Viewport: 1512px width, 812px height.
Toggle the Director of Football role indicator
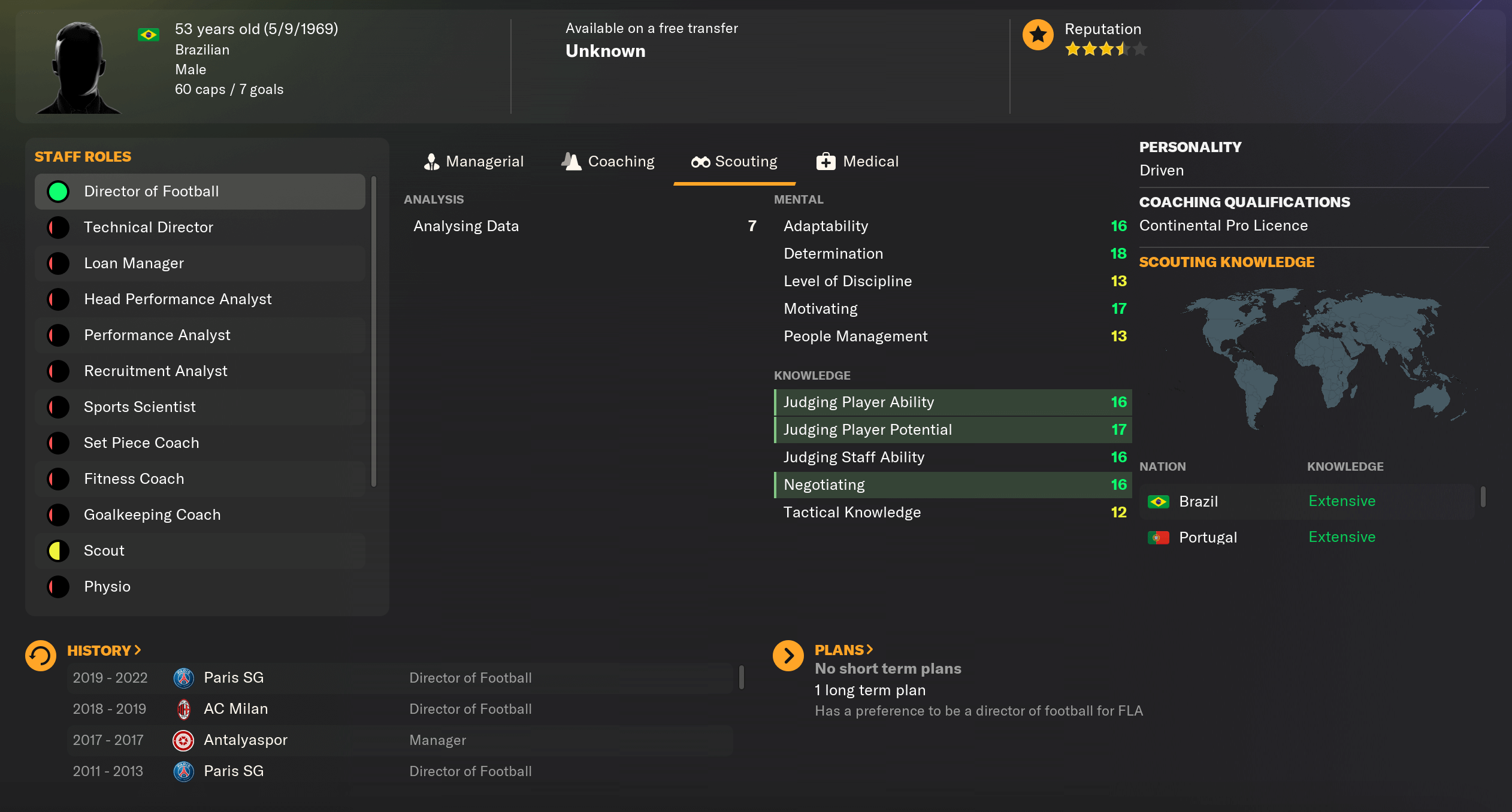(58, 191)
